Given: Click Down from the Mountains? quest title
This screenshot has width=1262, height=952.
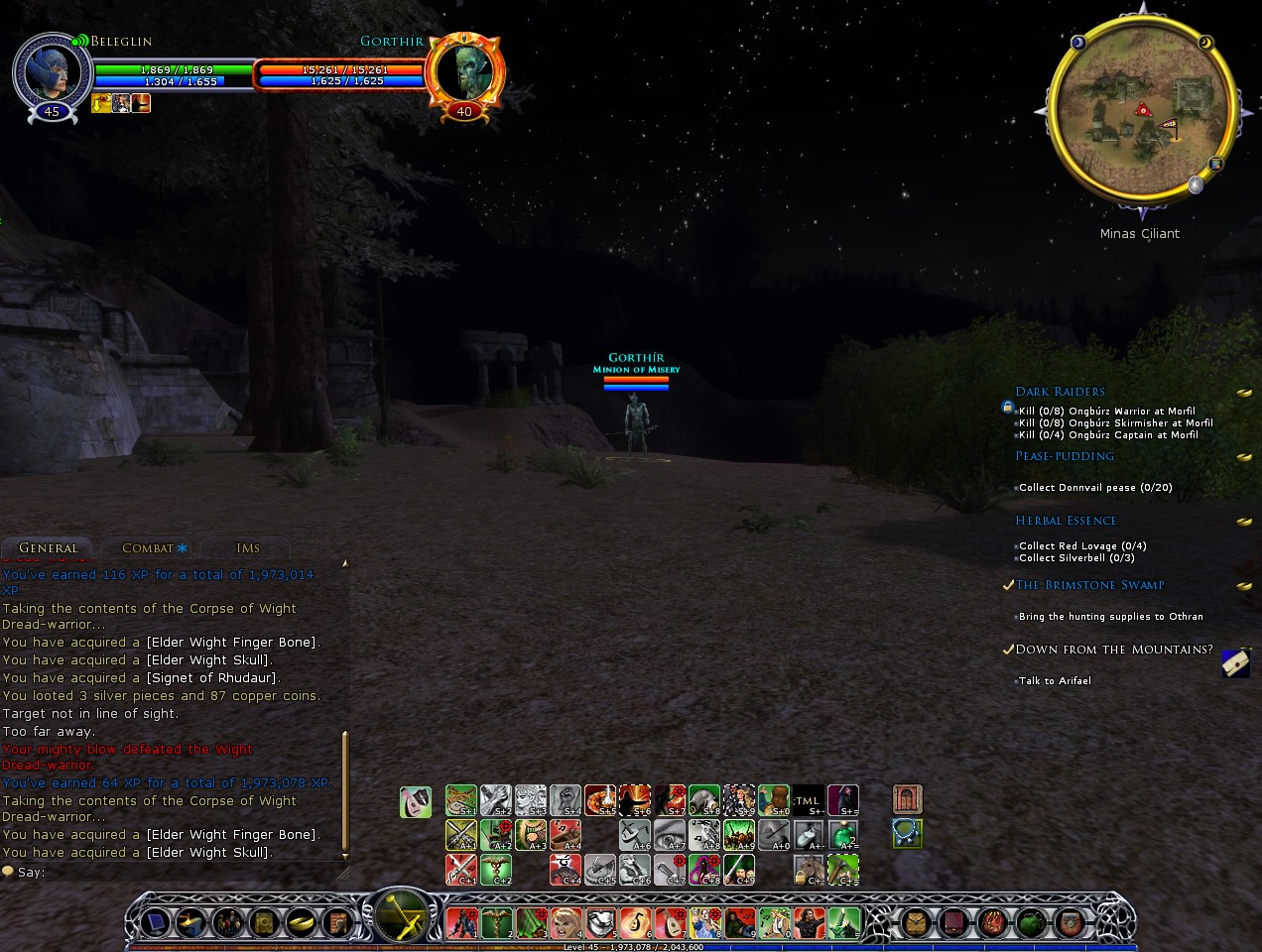Looking at the screenshot, I should (1113, 650).
